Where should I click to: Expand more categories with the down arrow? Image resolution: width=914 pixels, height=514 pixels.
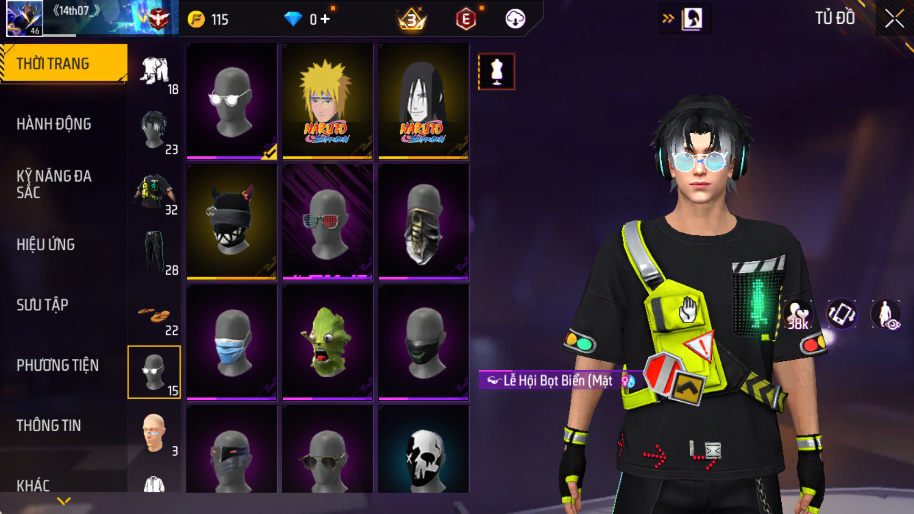click(63, 501)
